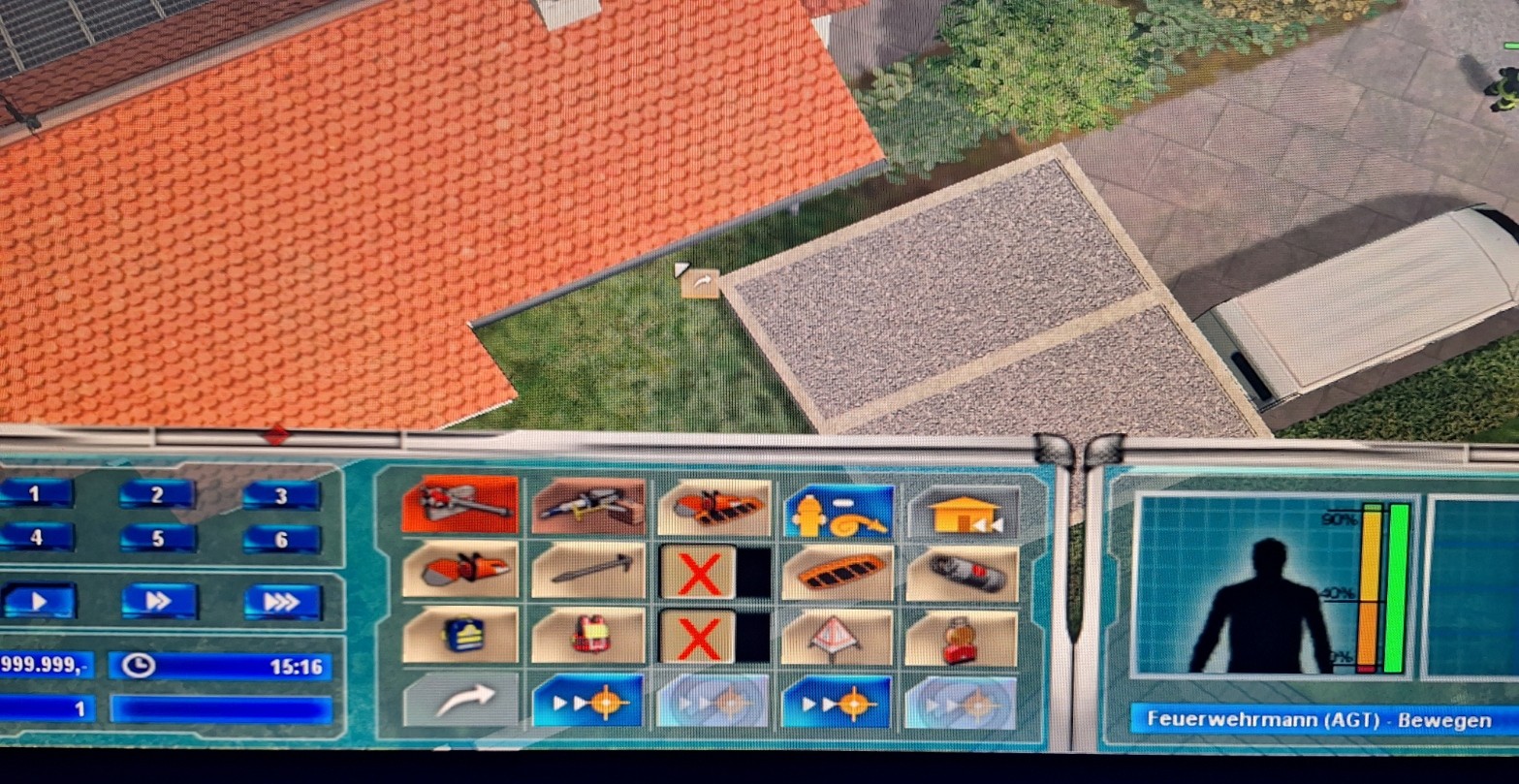Screen dimensions: 1519x784
Task: Activate the curved white arrow move command
Action: [x=460, y=698]
